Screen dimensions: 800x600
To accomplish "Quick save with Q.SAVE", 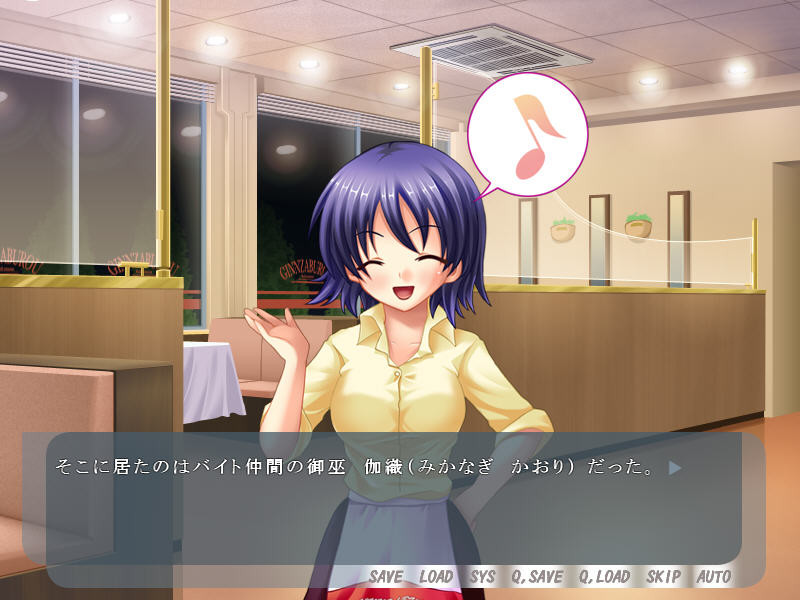I will pyautogui.click(x=536, y=577).
